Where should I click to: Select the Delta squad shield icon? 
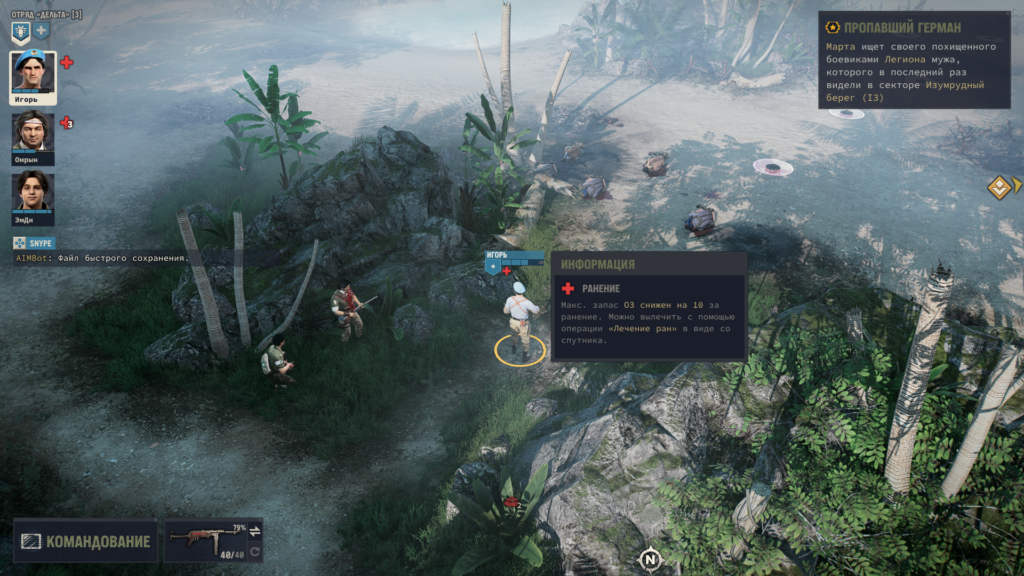pos(20,32)
